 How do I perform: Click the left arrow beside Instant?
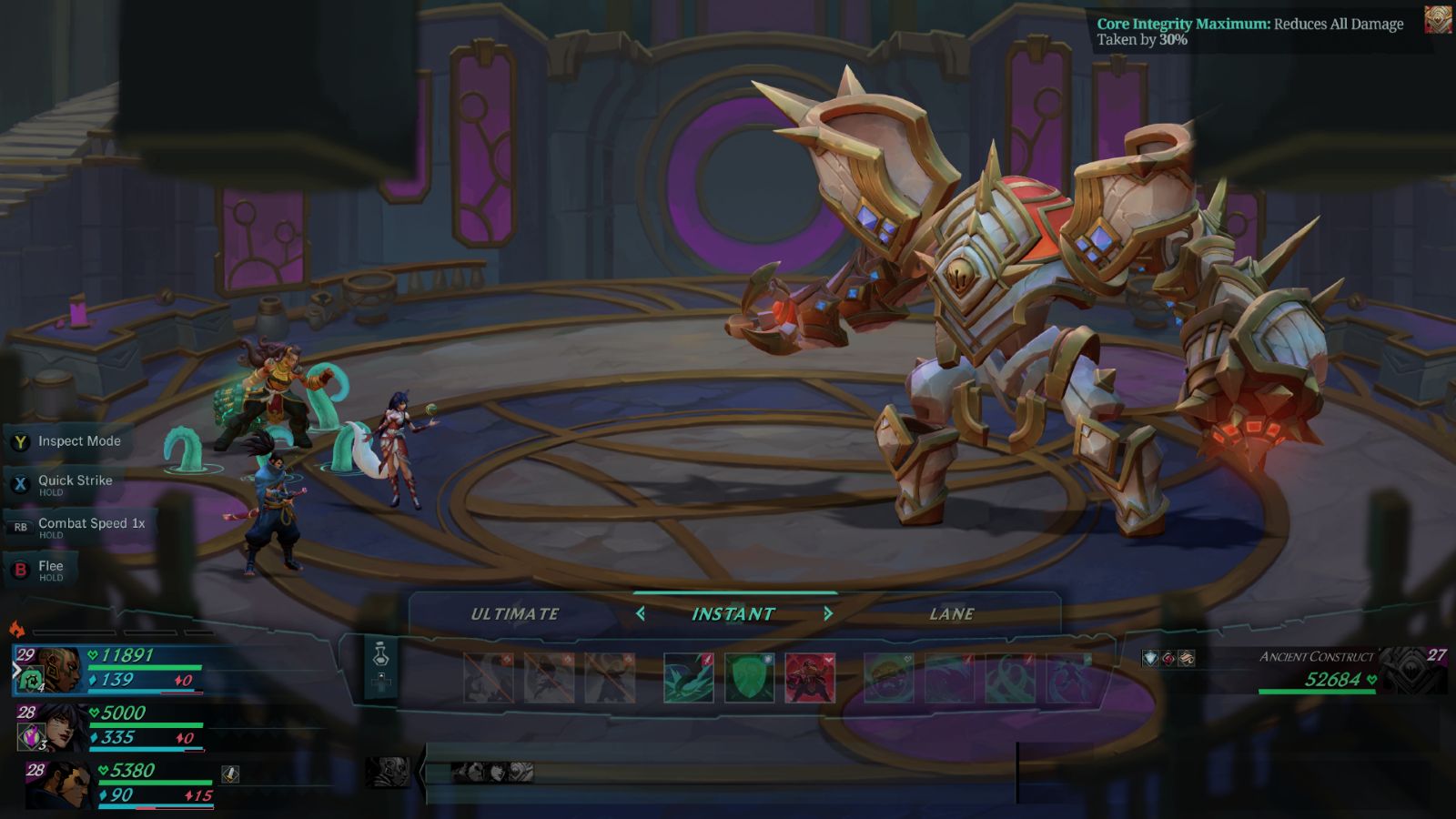[641, 614]
